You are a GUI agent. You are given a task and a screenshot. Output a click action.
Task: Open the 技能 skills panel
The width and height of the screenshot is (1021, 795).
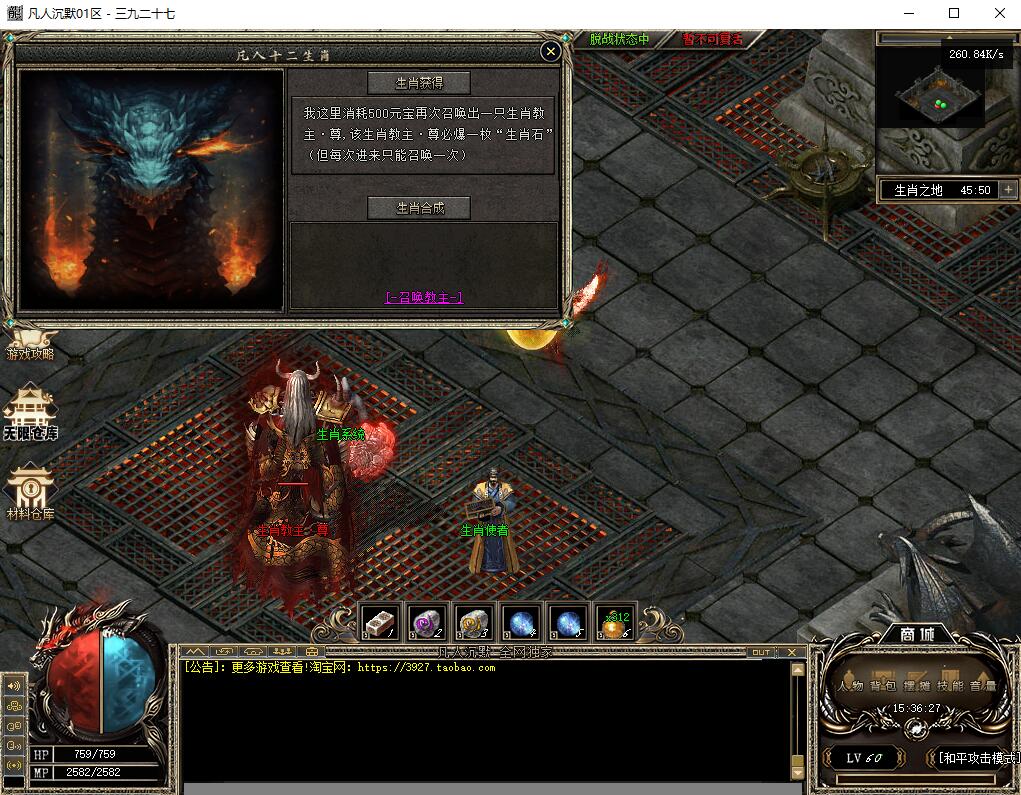pyautogui.click(x=950, y=683)
